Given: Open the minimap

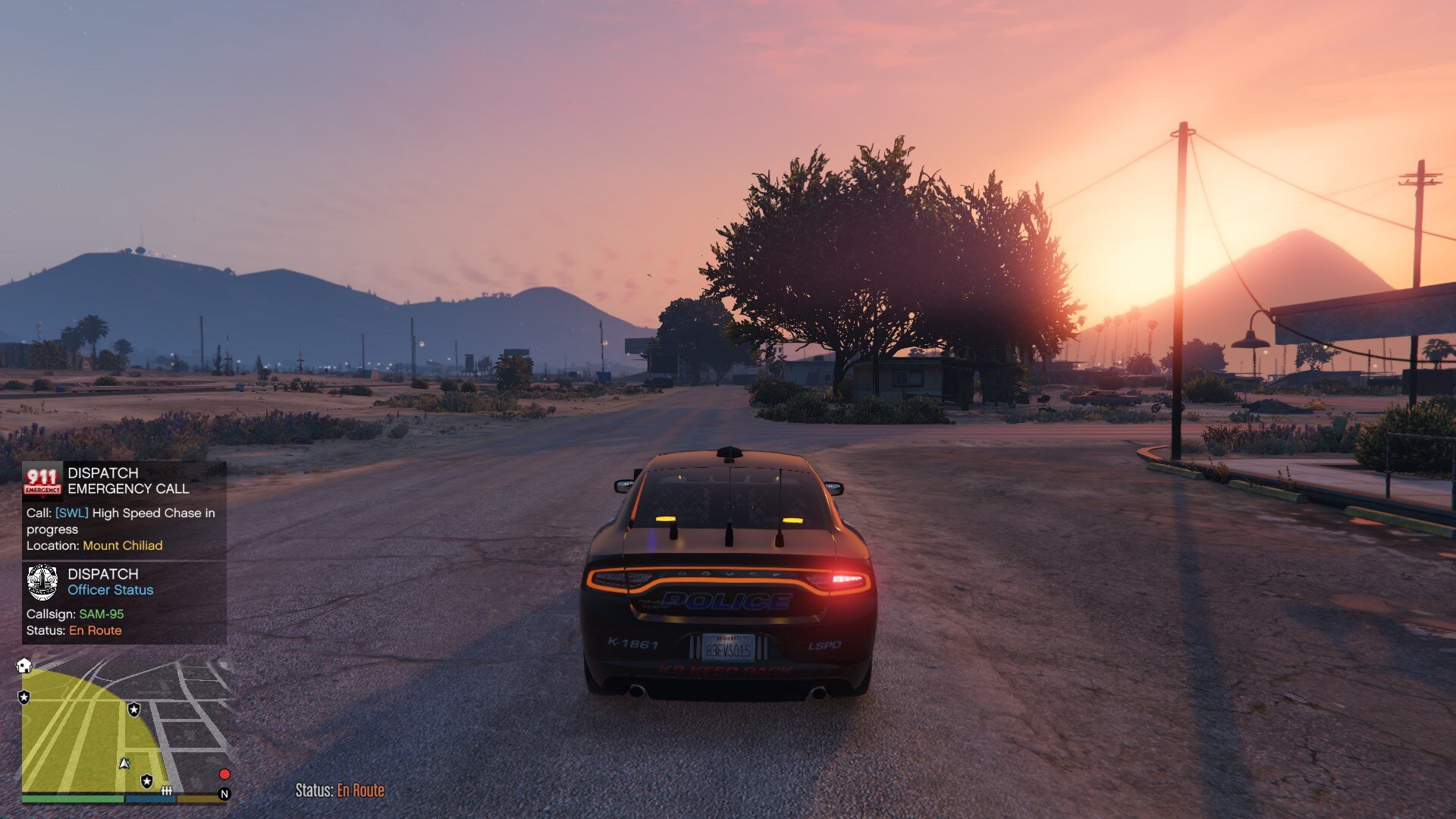Looking at the screenshot, I should click(x=125, y=728).
